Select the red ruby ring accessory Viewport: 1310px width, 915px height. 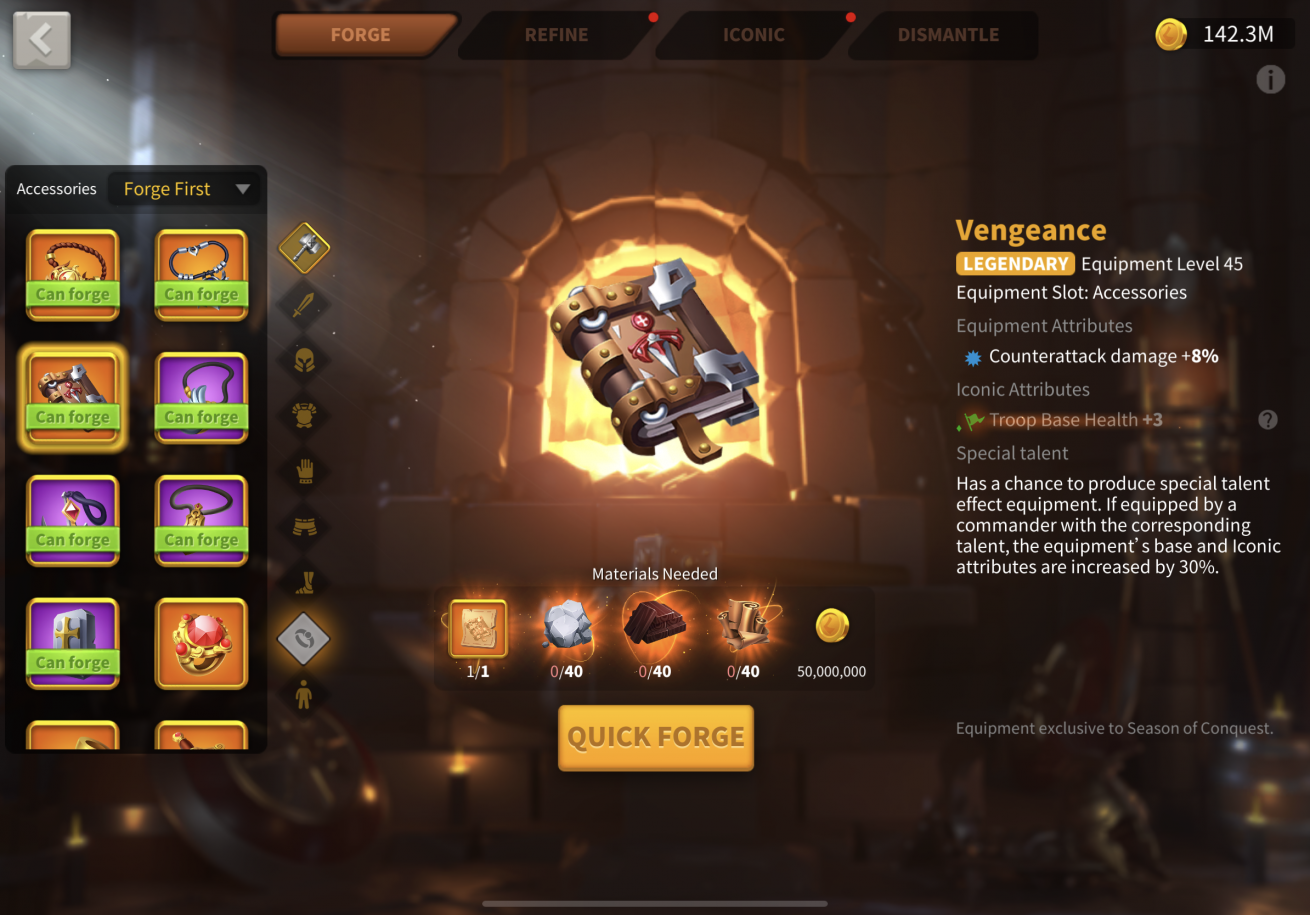click(201, 643)
